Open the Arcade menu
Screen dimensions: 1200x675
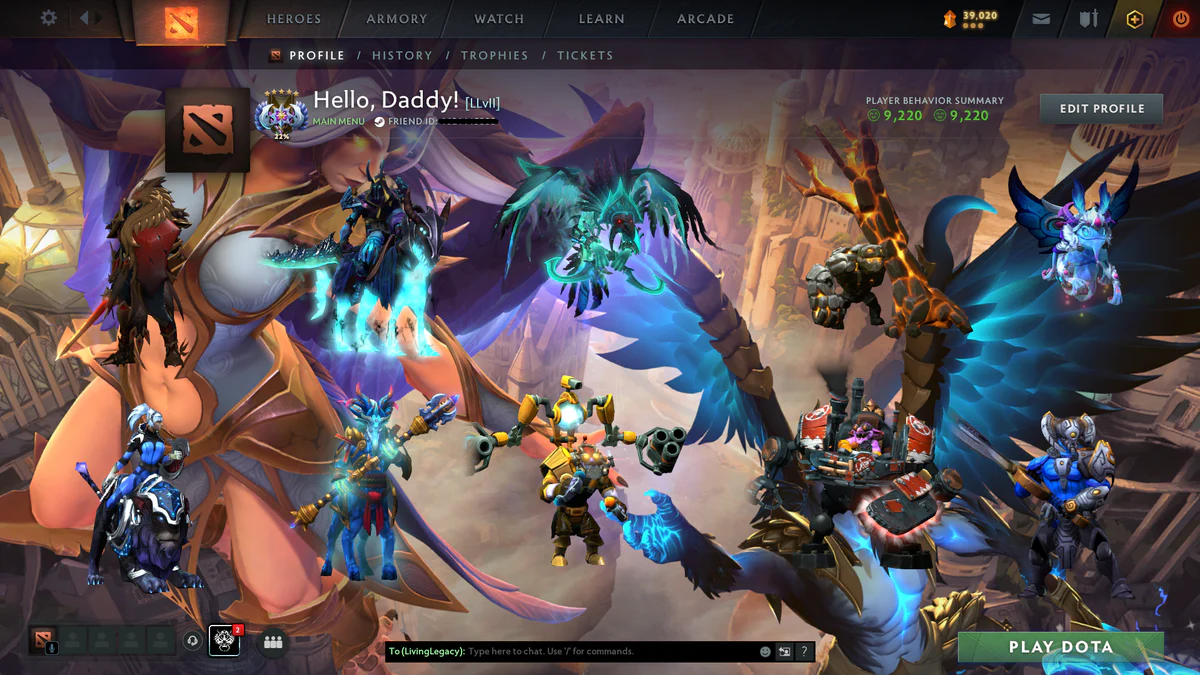(705, 19)
